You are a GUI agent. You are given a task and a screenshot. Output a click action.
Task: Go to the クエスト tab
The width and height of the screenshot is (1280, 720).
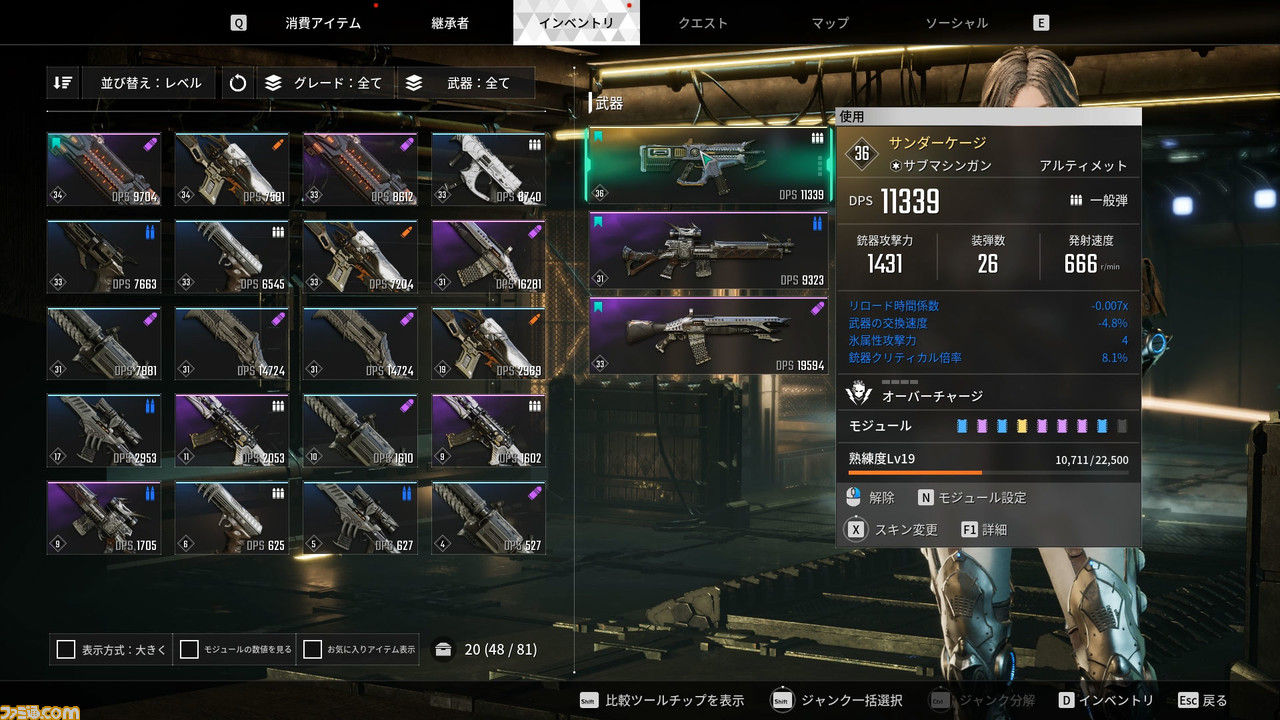click(x=703, y=23)
